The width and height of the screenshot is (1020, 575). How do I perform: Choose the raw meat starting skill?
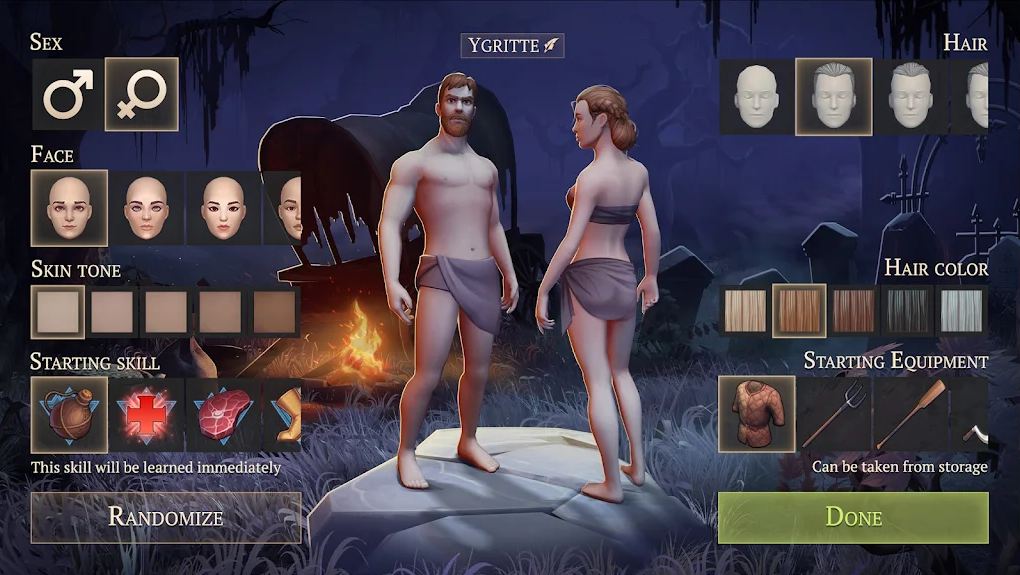[x=223, y=413]
